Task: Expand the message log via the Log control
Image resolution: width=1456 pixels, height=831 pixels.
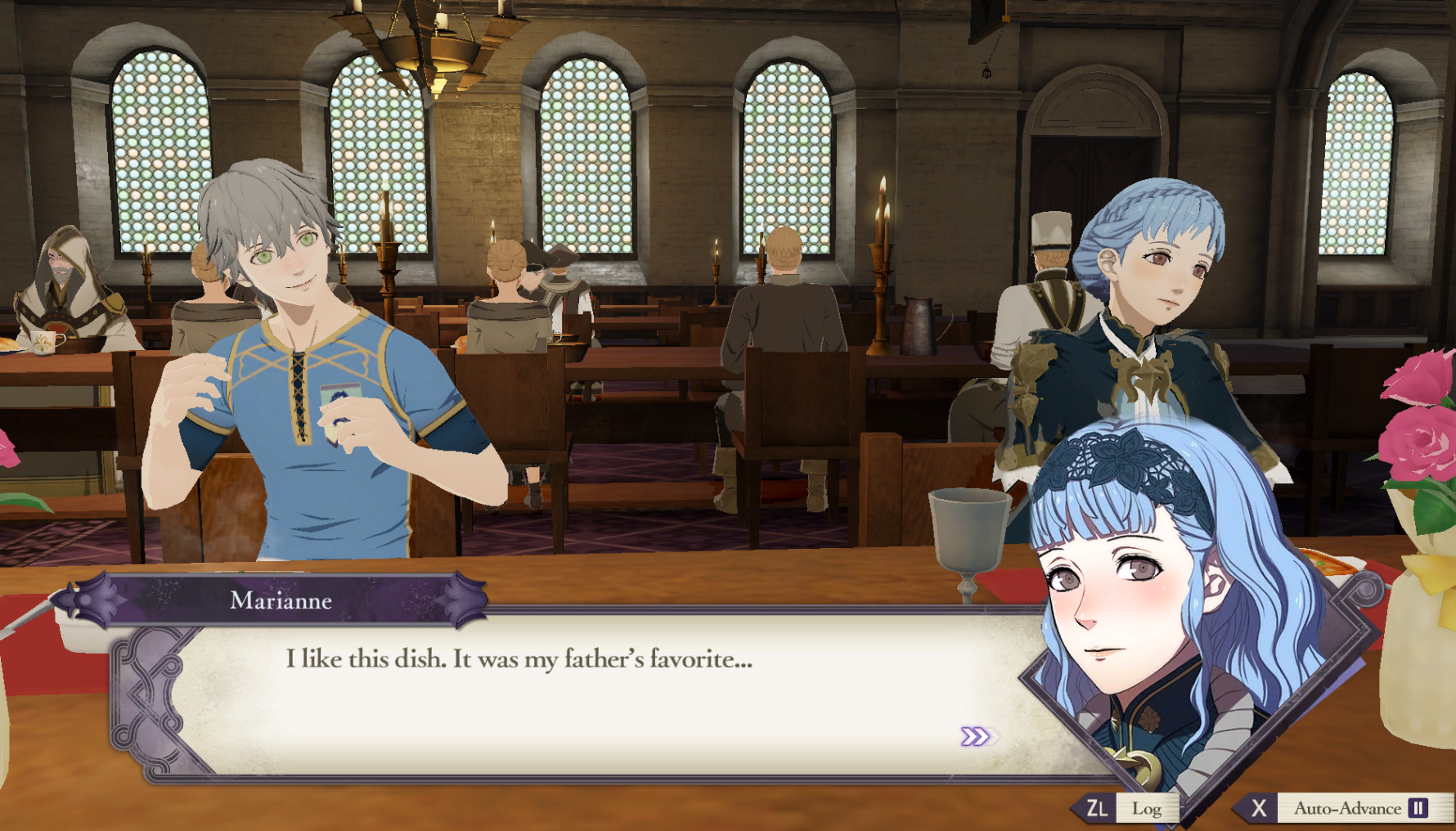Action: click(x=1149, y=809)
